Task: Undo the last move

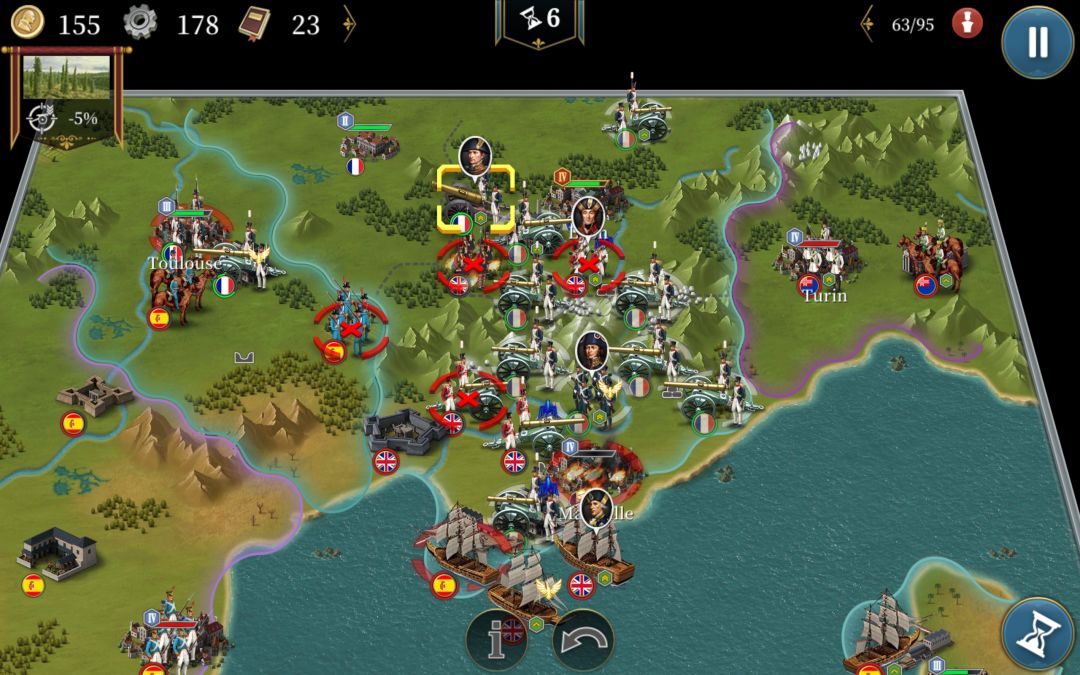Action: [583, 640]
